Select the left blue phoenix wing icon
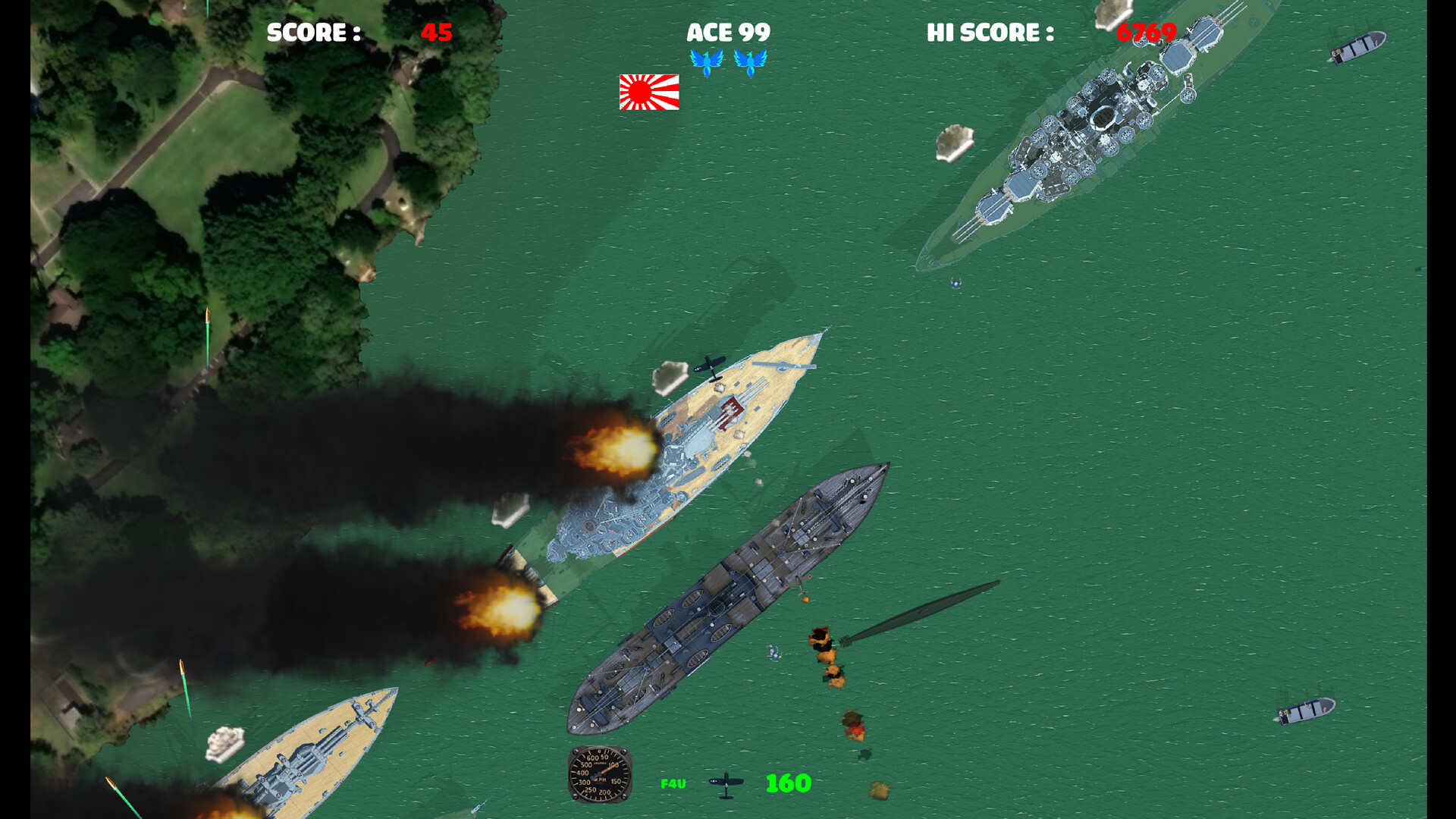Image resolution: width=1456 pixels, height=819 pixels. [x=708, y=61]
